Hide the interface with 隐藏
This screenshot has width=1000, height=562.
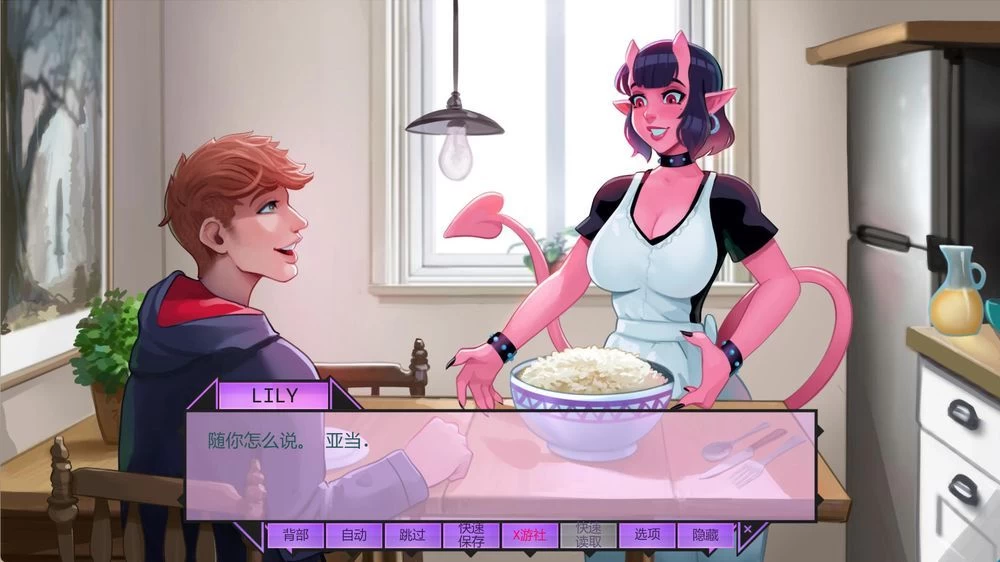[x=705, y=535]
